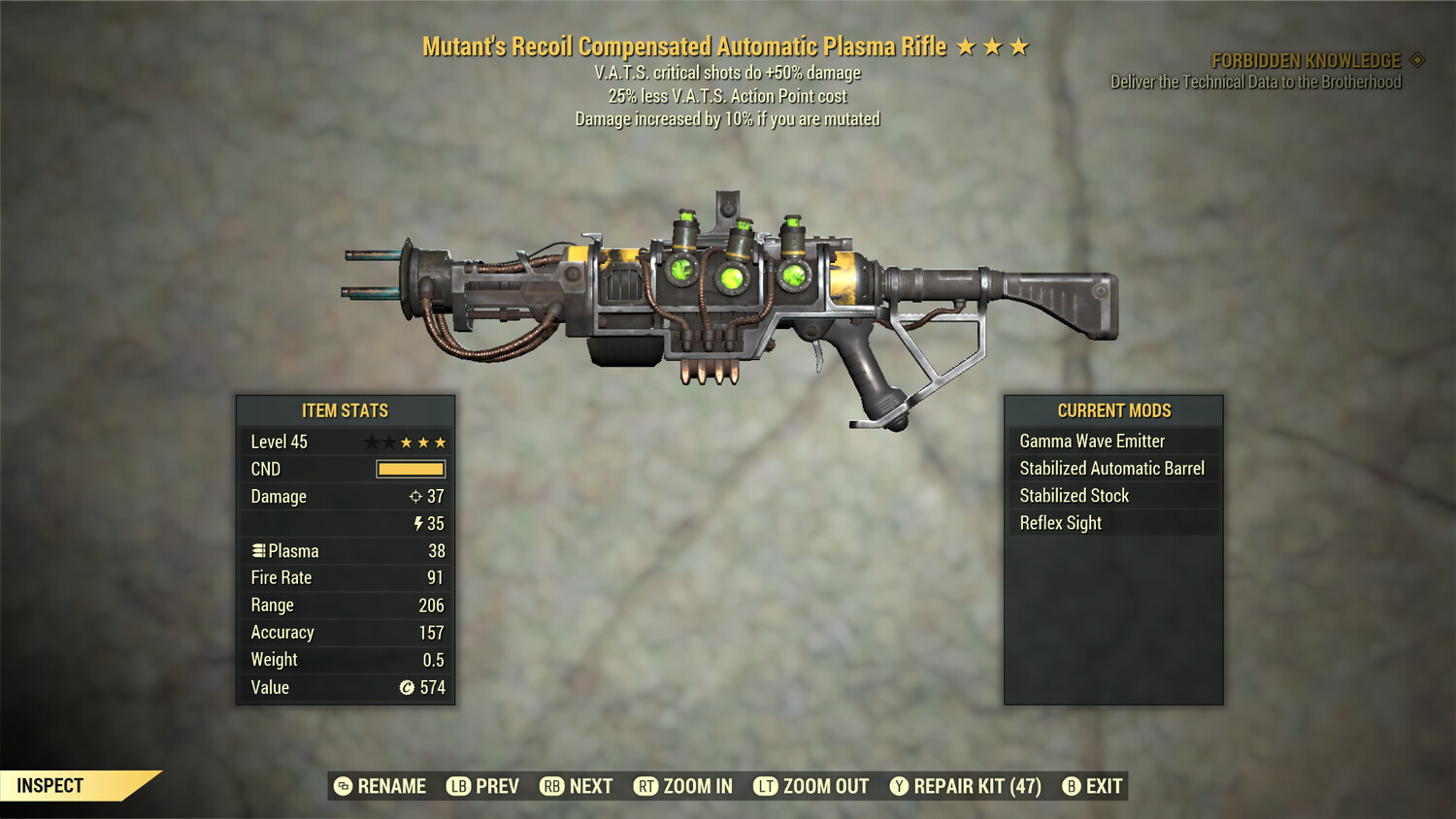This screenshot has width=1456, height=819.
Task: Toggle the last gold star in the Level 45 row
Action: (x=440, y=442)
